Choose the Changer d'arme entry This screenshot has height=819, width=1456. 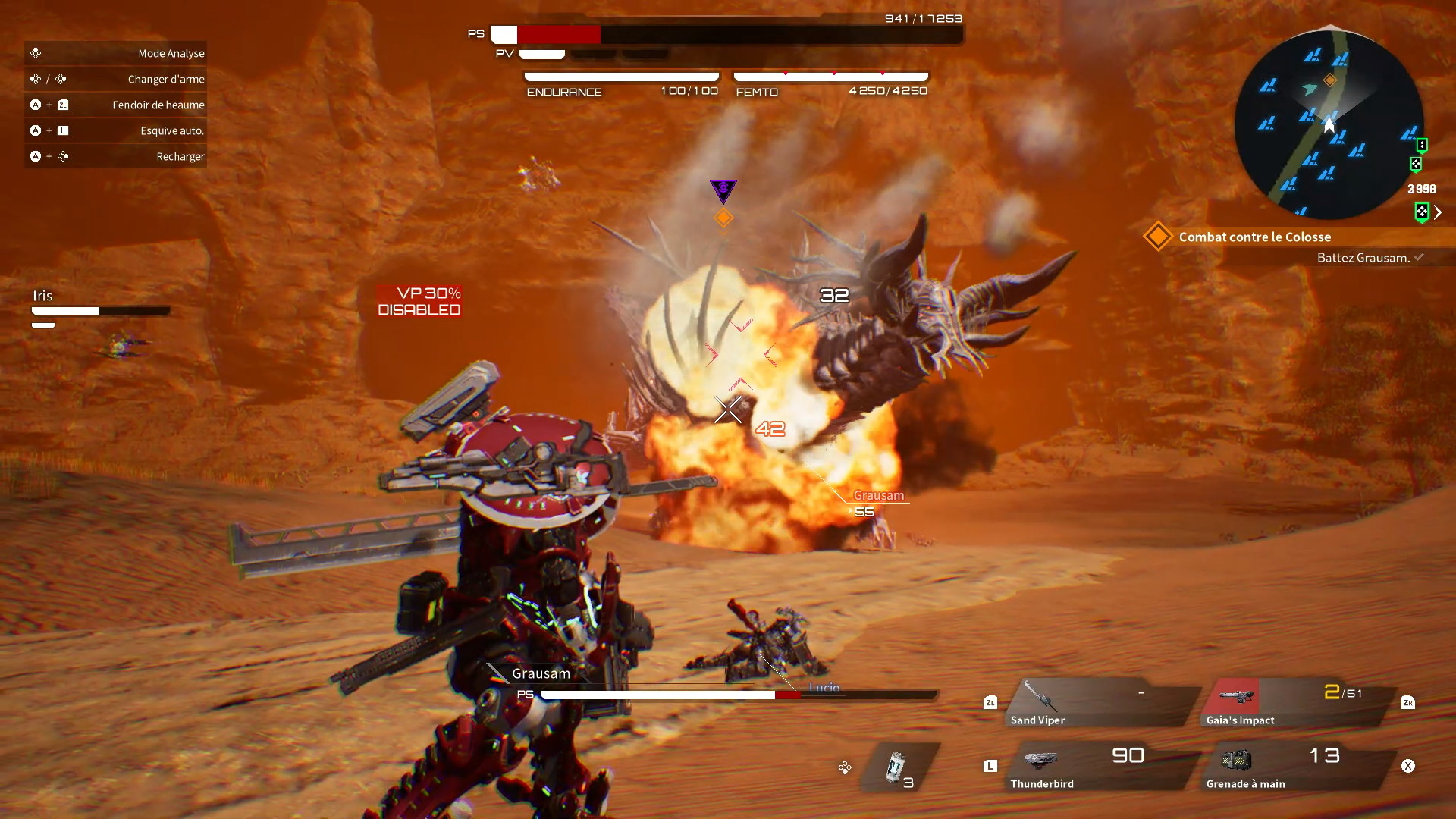click(x=116, y=79)
